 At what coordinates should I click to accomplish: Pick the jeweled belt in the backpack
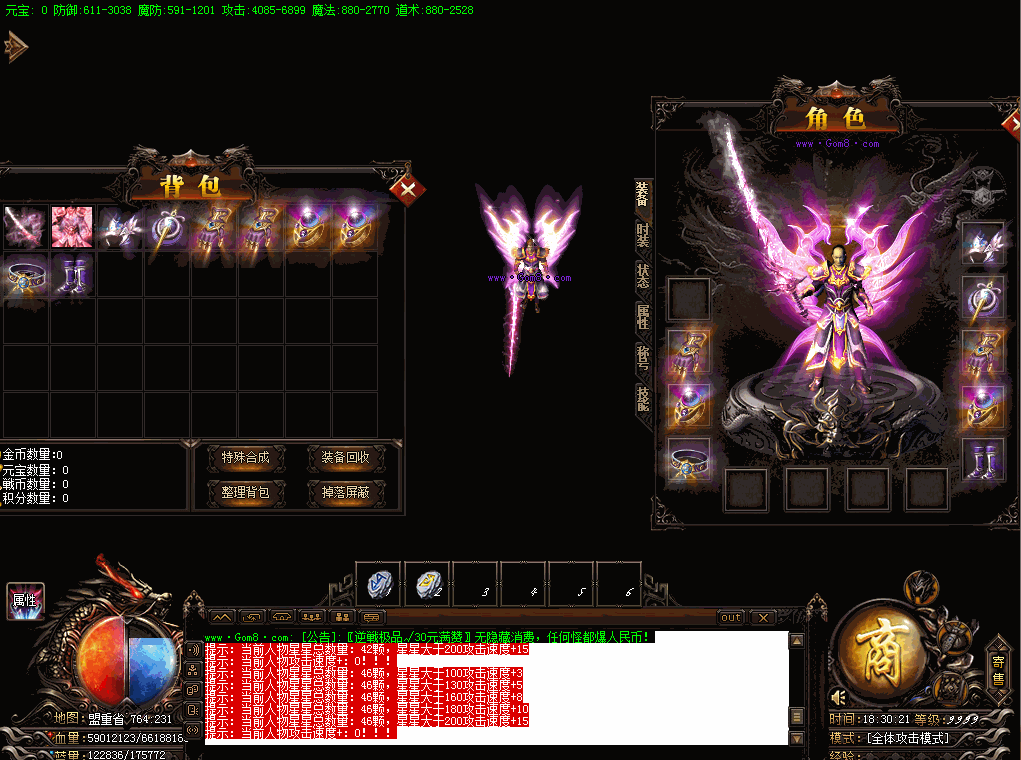click(x=24, y=275)
